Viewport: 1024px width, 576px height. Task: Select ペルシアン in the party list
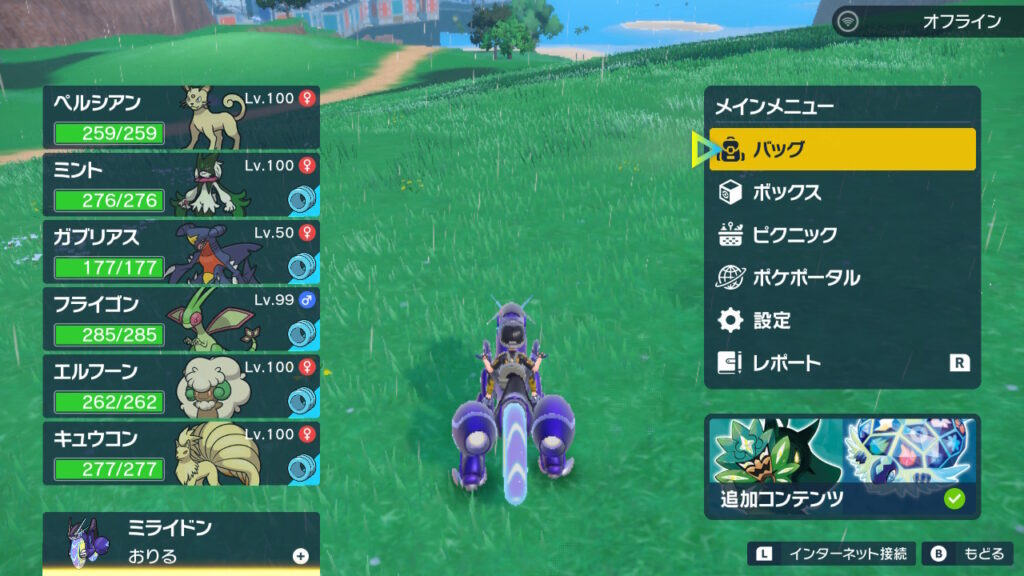181,117
